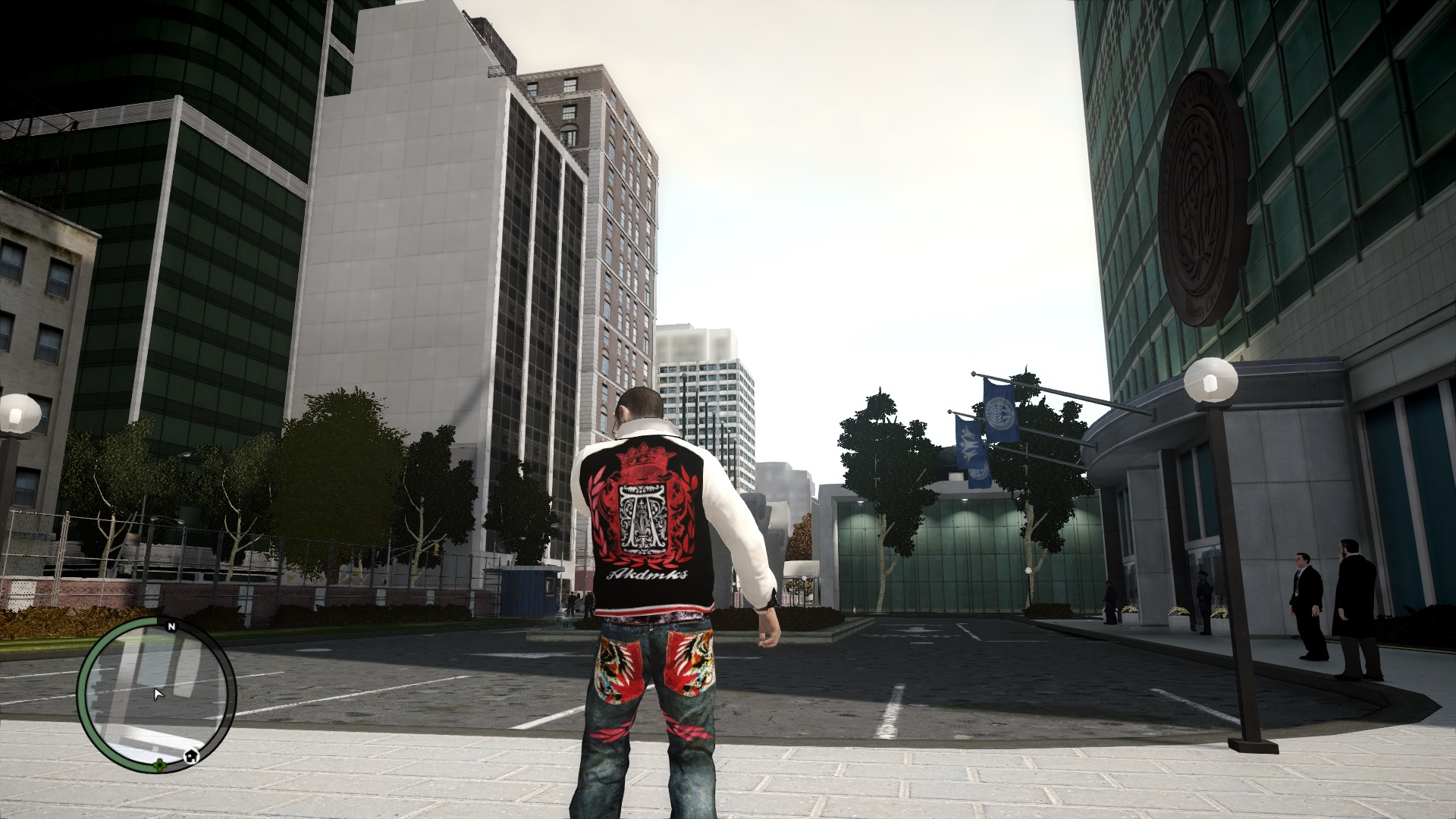The width and height of the screenshot is (1456, 819).
Task: Click the North compass marker on the radar
Action: pos(171,626)
